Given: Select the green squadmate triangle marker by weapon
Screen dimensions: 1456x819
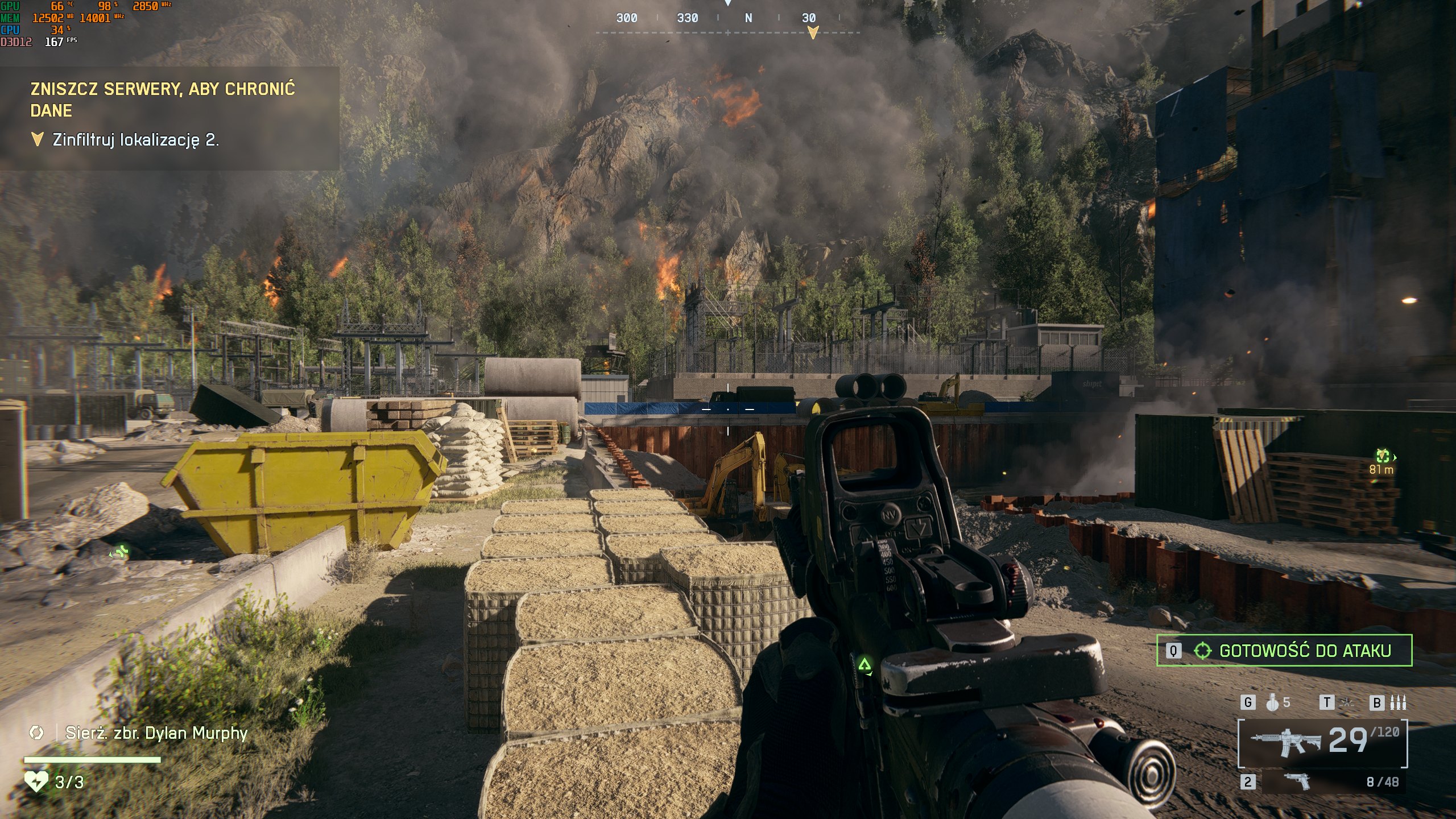Looking at the screenshot, I should 864,664.
